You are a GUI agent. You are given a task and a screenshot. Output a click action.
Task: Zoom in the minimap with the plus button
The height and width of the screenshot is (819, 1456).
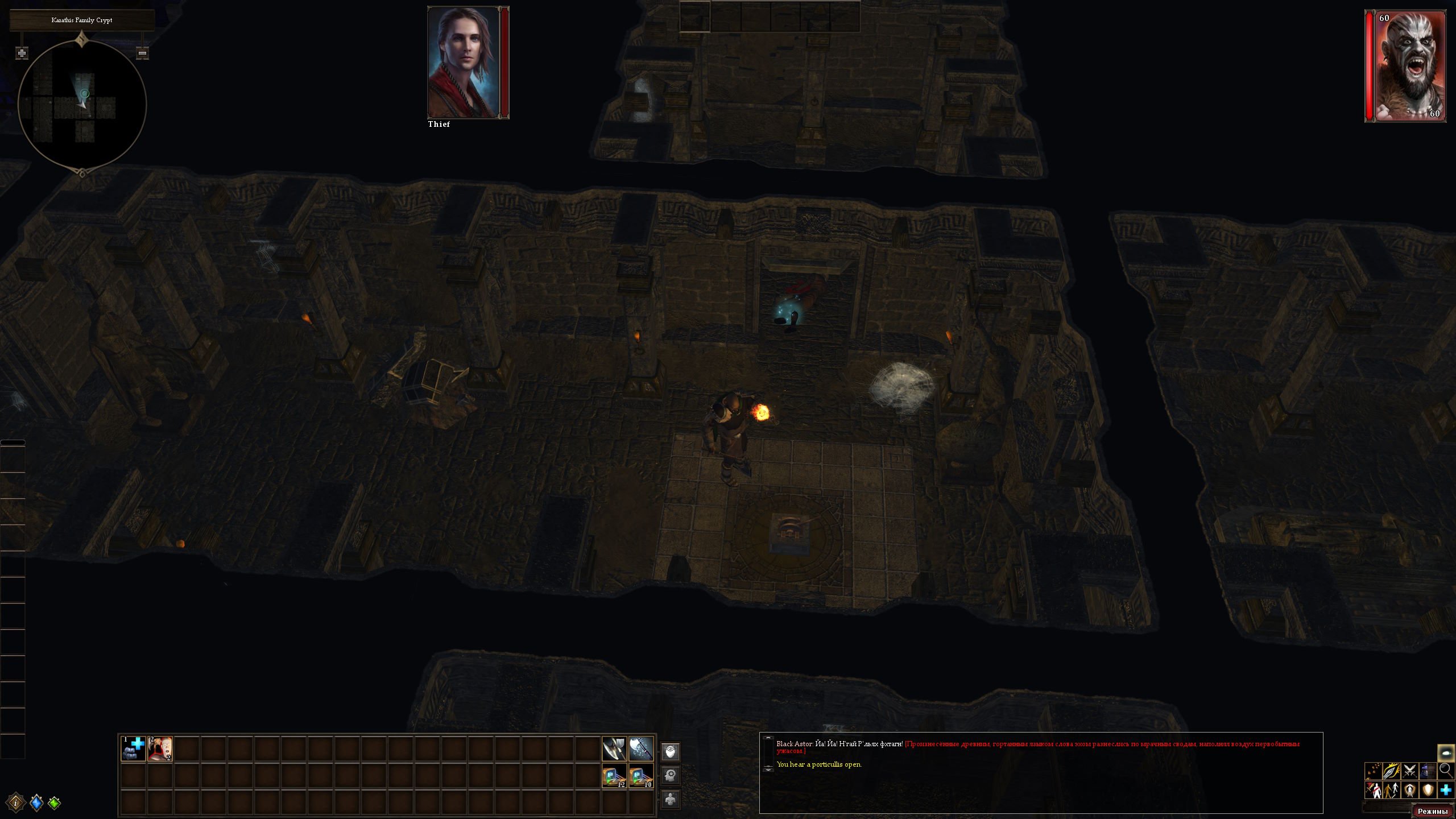click(x=22, y=53)
